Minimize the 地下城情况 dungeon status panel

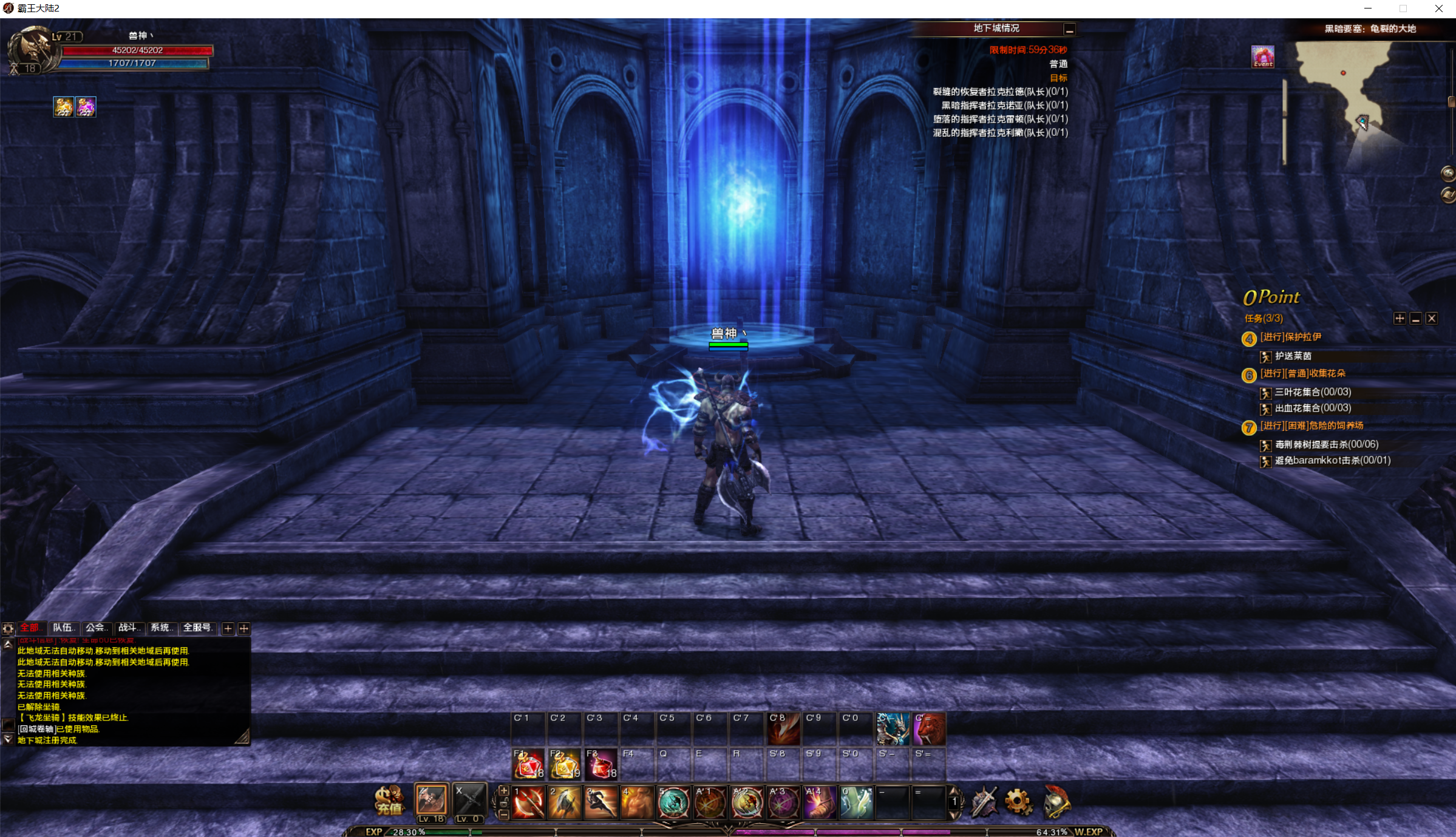click(1069, 29)
